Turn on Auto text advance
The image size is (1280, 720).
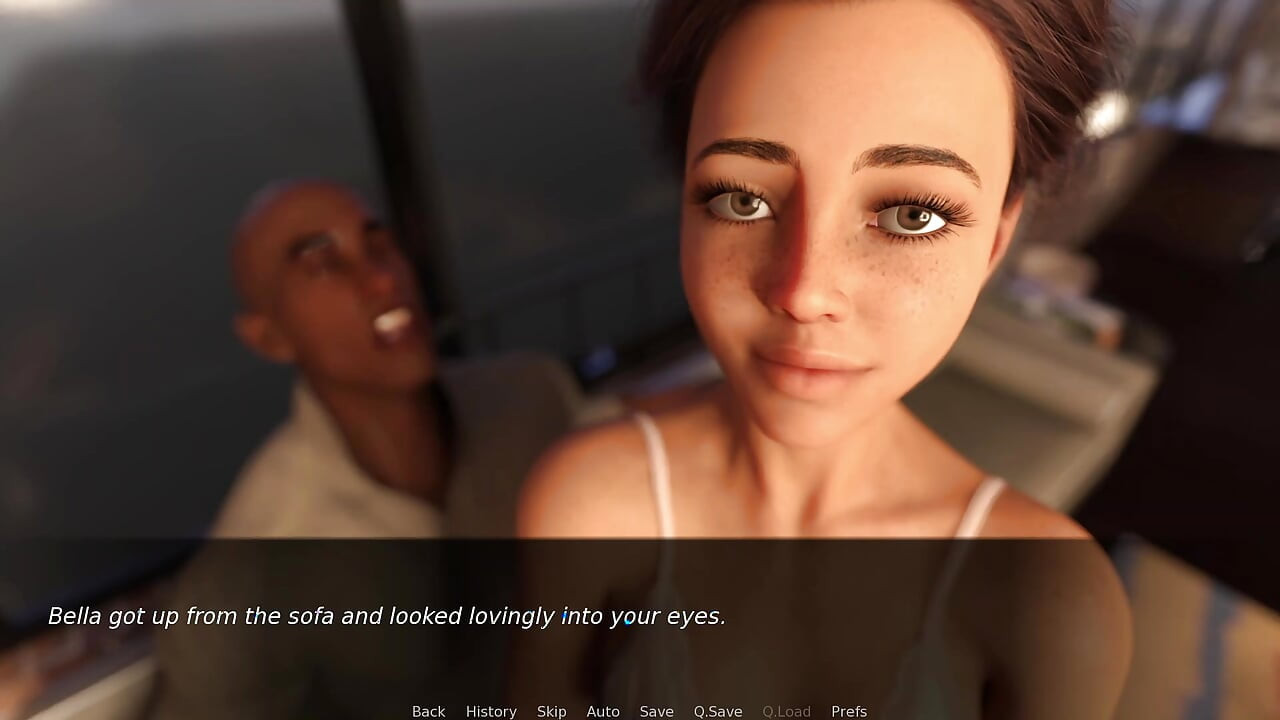(603, 711)
